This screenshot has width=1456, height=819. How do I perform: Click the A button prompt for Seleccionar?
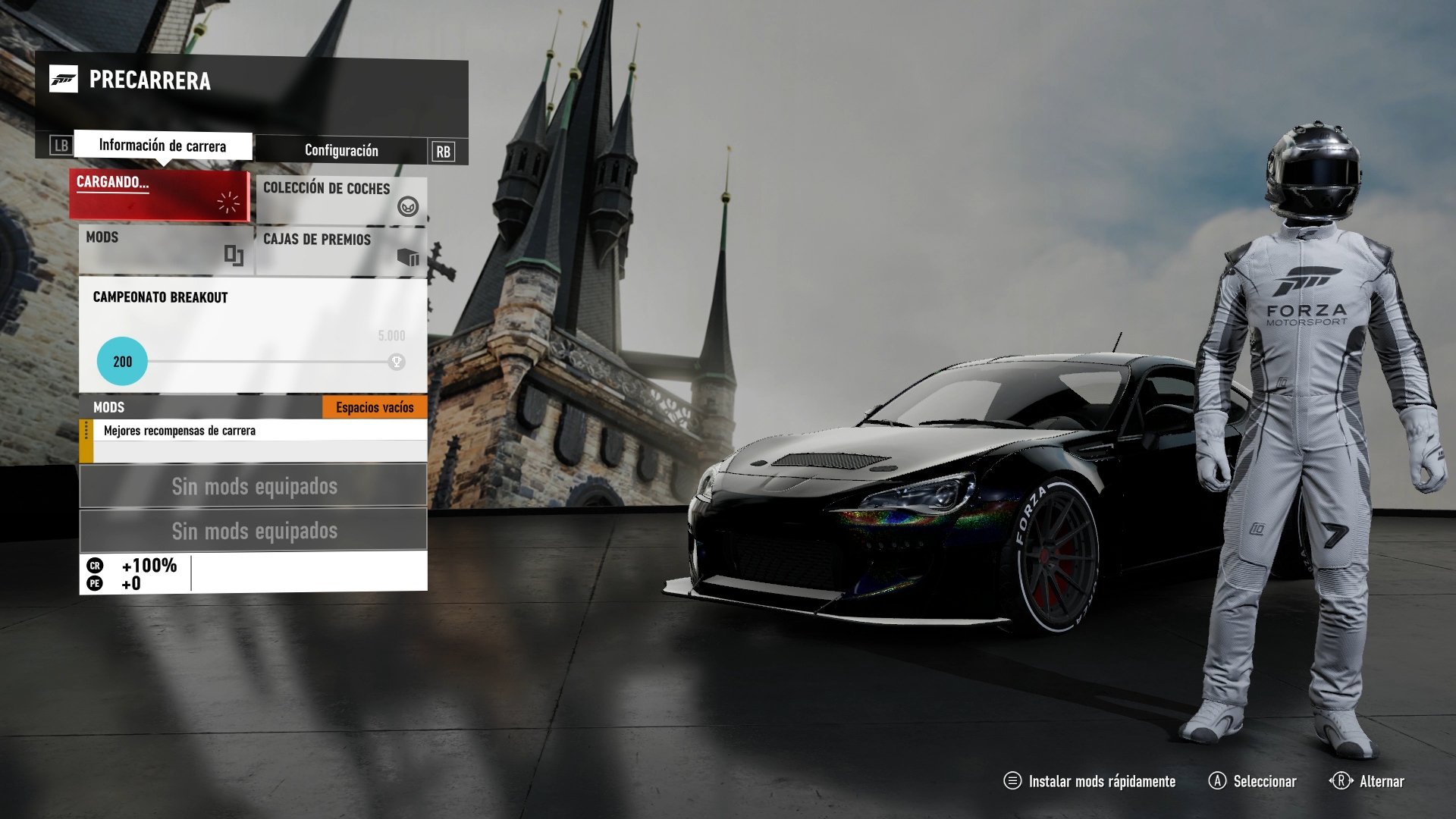(x=1217, y=781)
